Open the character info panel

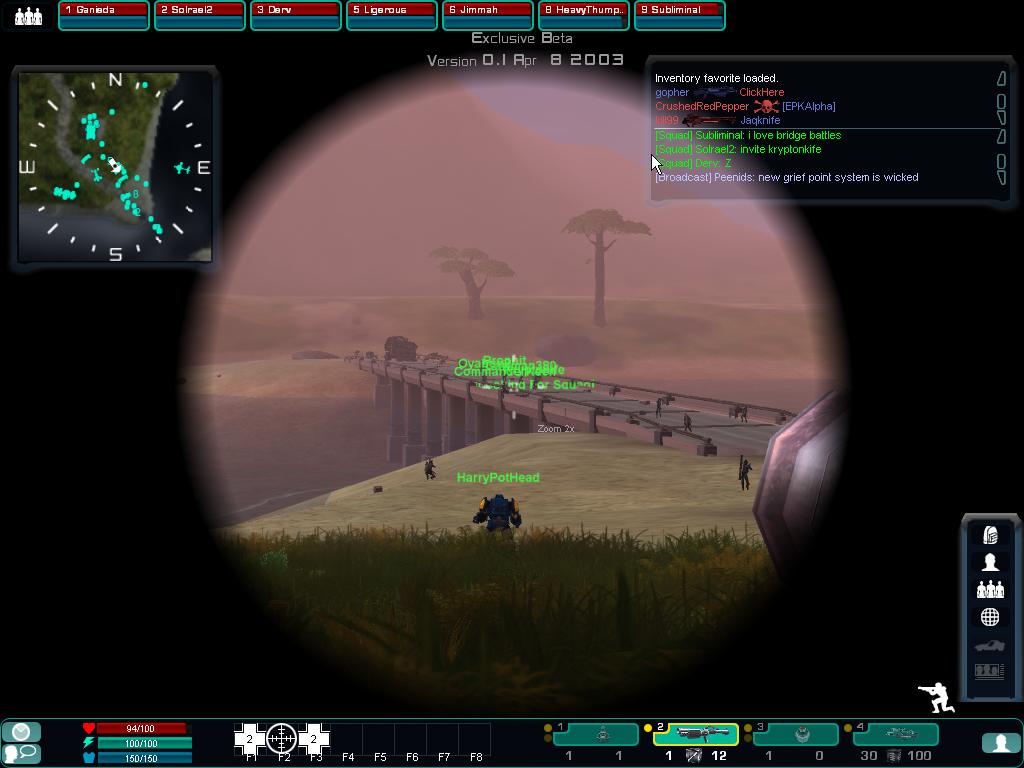click(x=990, y=562)
